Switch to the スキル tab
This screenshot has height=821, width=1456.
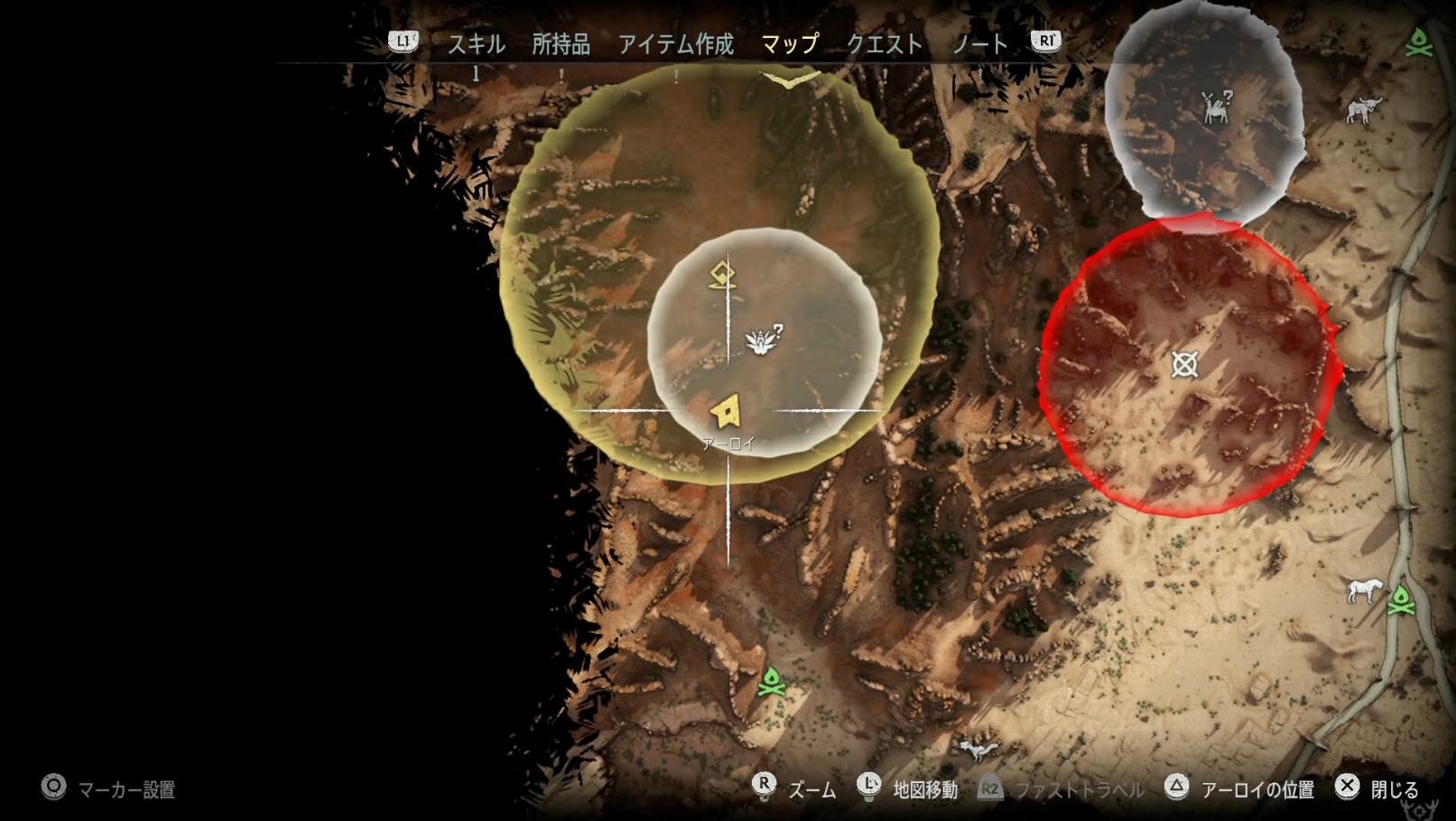[x=476, y=43]
